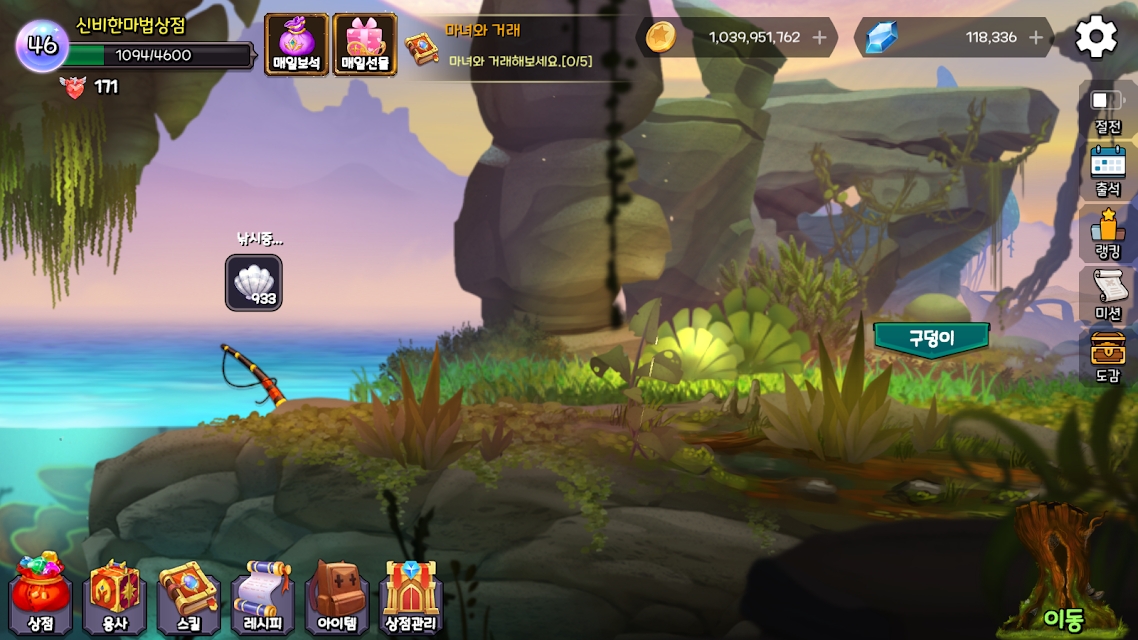1138x640 pixels.
Task: Open the 스킬 skill book
Action: click(189, 596)
